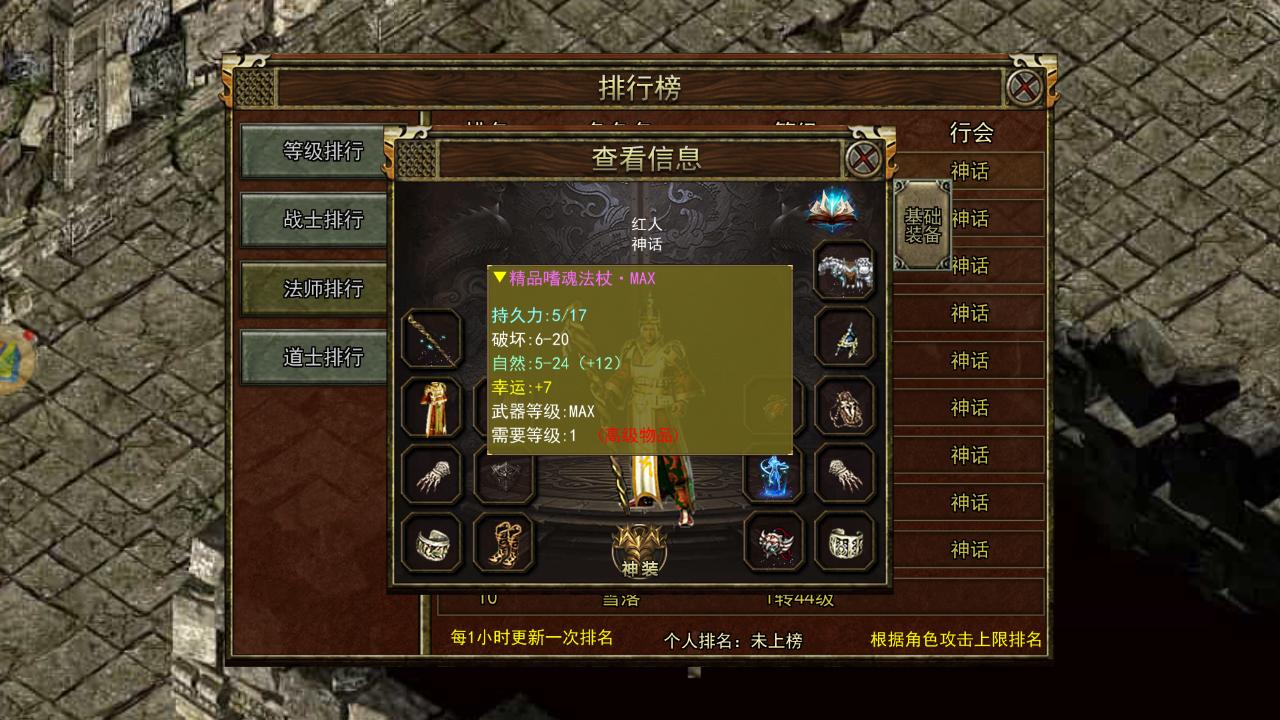The image size is (1280, 720).
Task: Switch to the 战士排行 tab
Action: (313, 218)
